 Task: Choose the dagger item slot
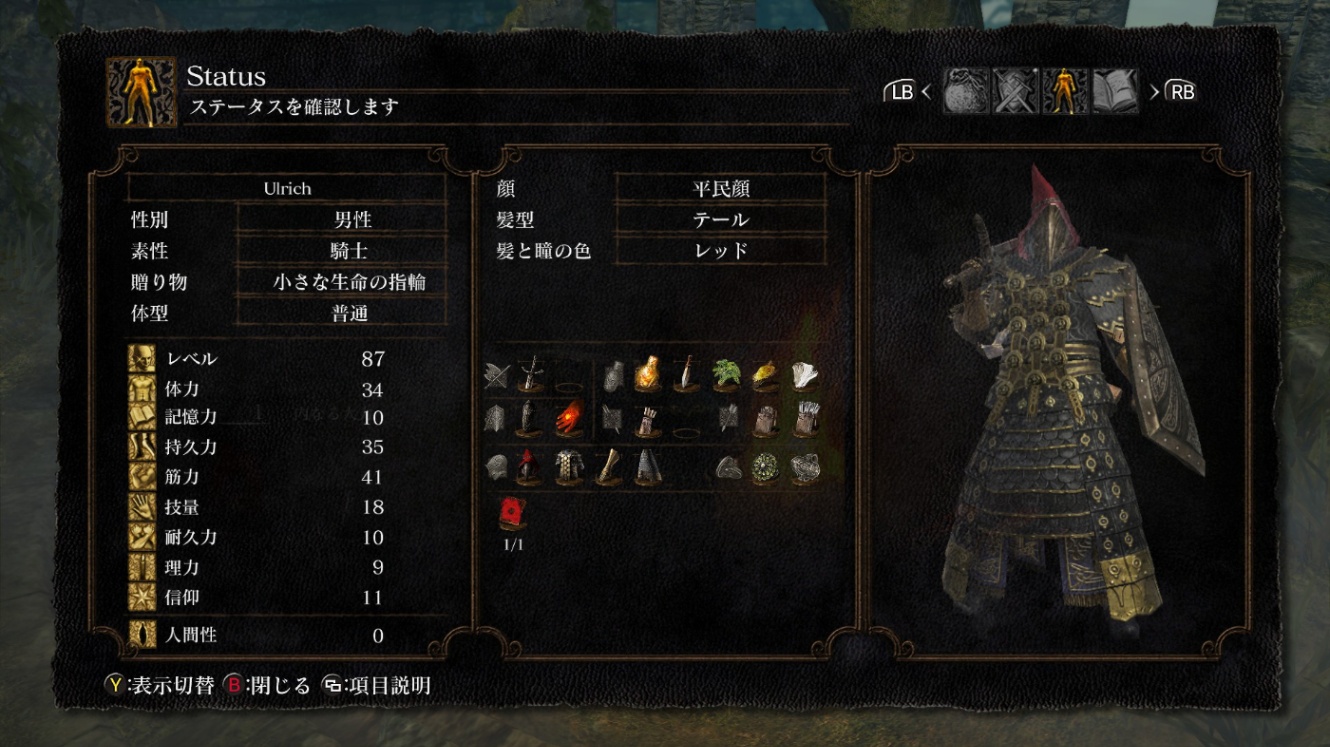[686, 374]
